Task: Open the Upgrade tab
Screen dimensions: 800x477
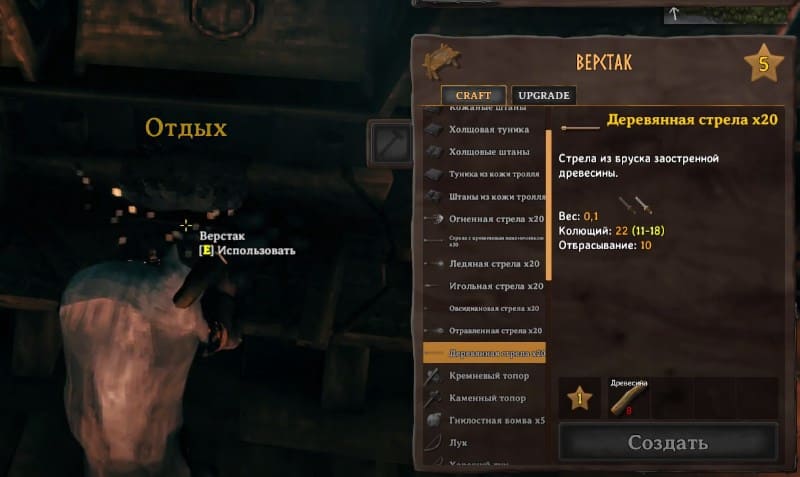Action: 545,95
